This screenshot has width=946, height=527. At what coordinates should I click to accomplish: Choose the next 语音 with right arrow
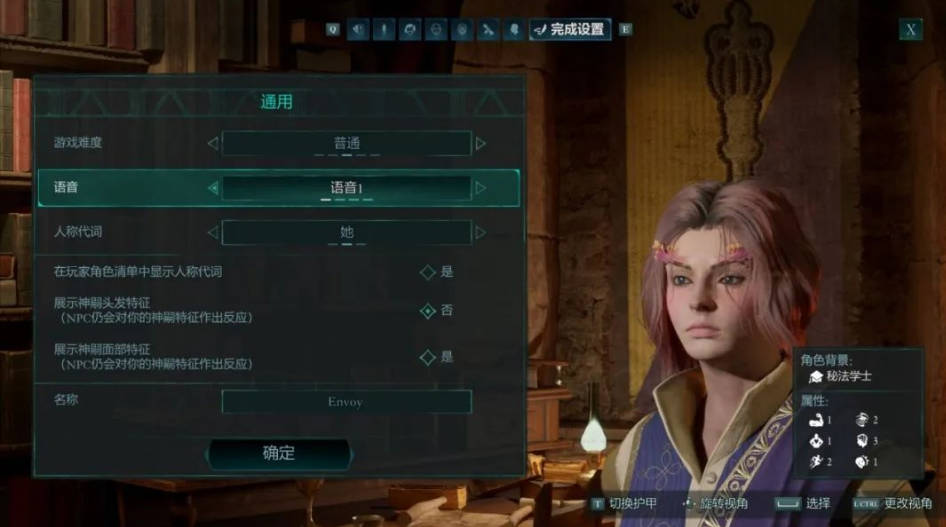pos(481,188)
